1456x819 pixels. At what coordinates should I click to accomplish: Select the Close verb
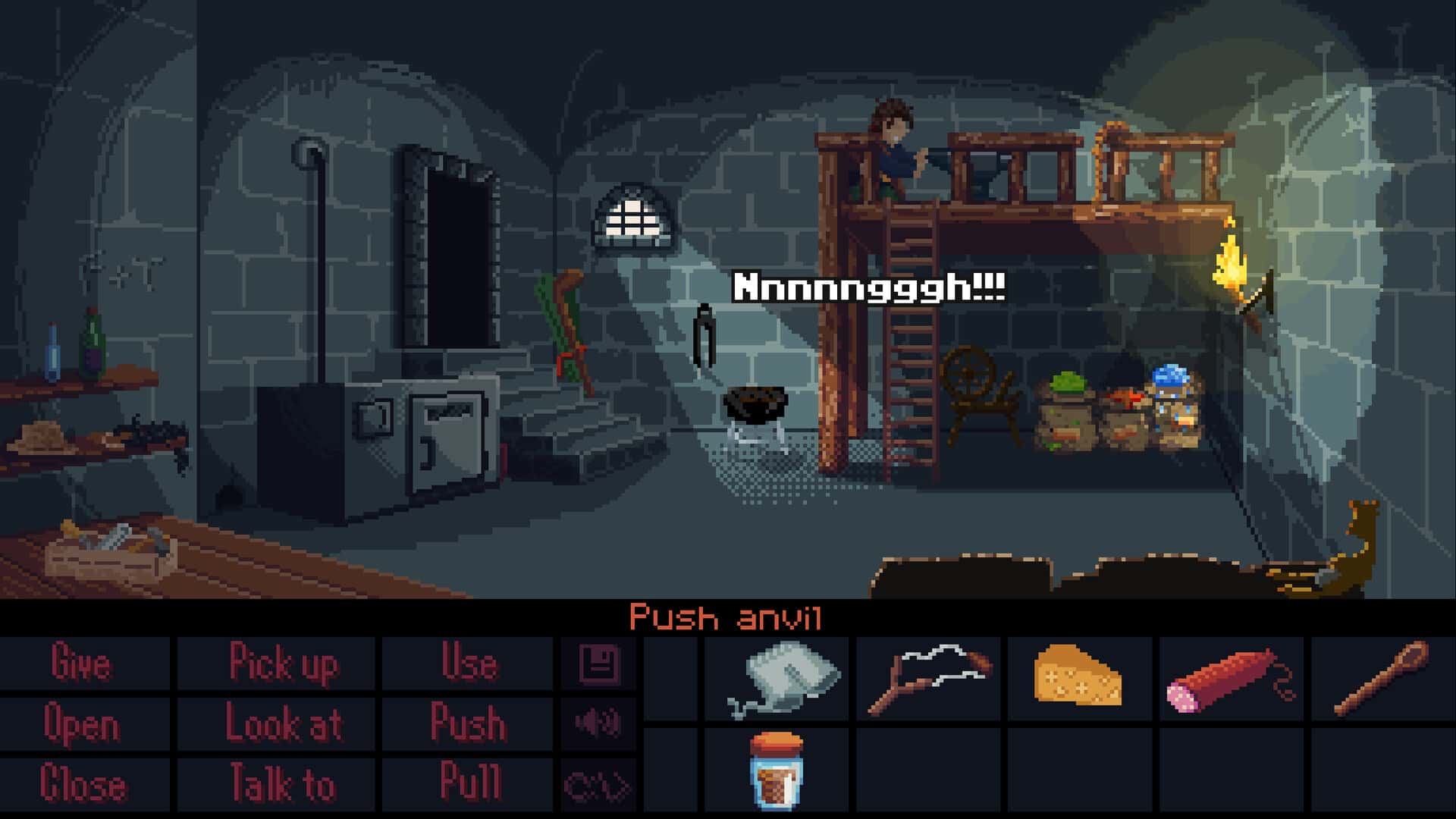click(x=82, y=784)
